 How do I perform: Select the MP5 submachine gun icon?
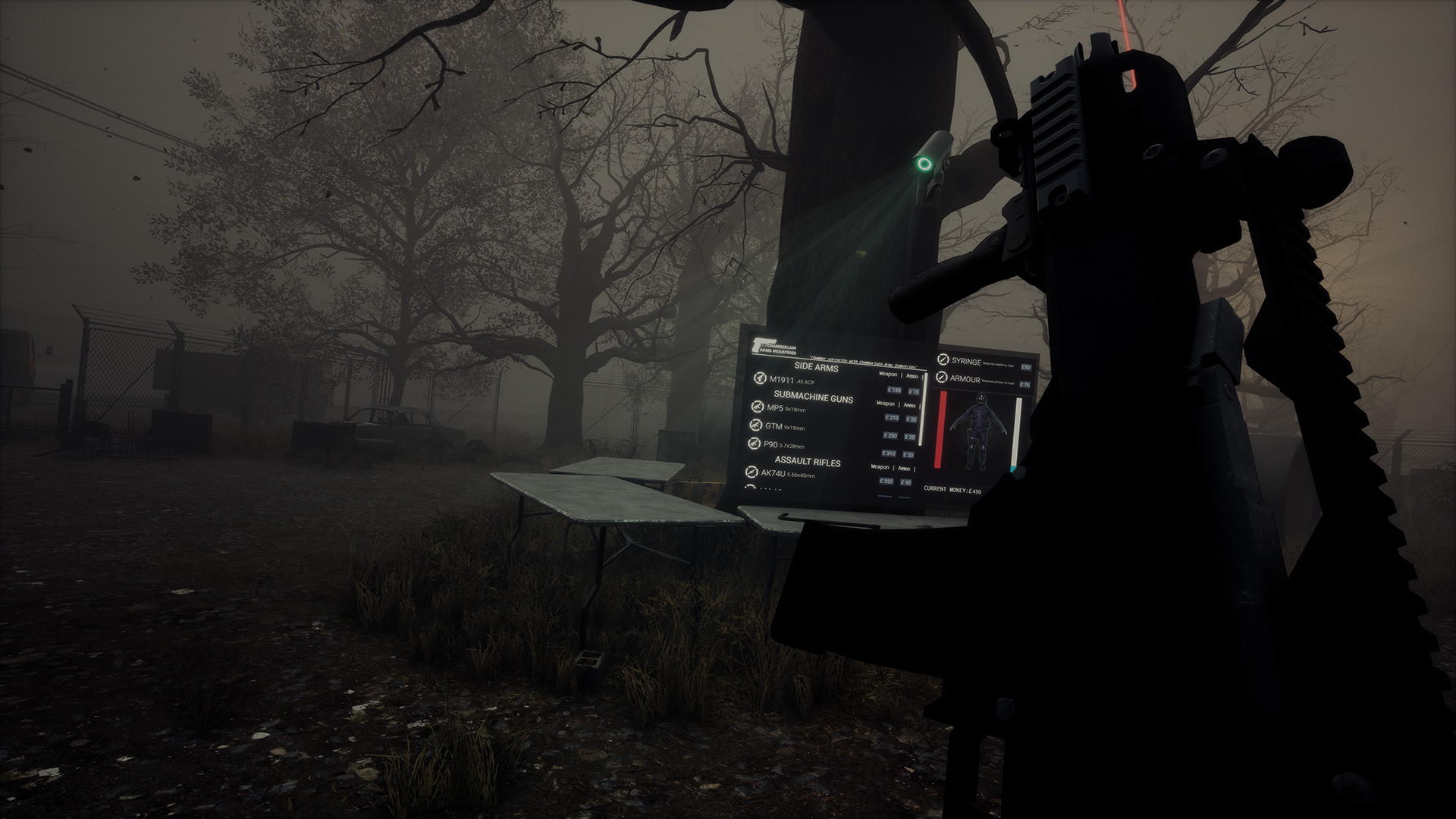(756, 407)
